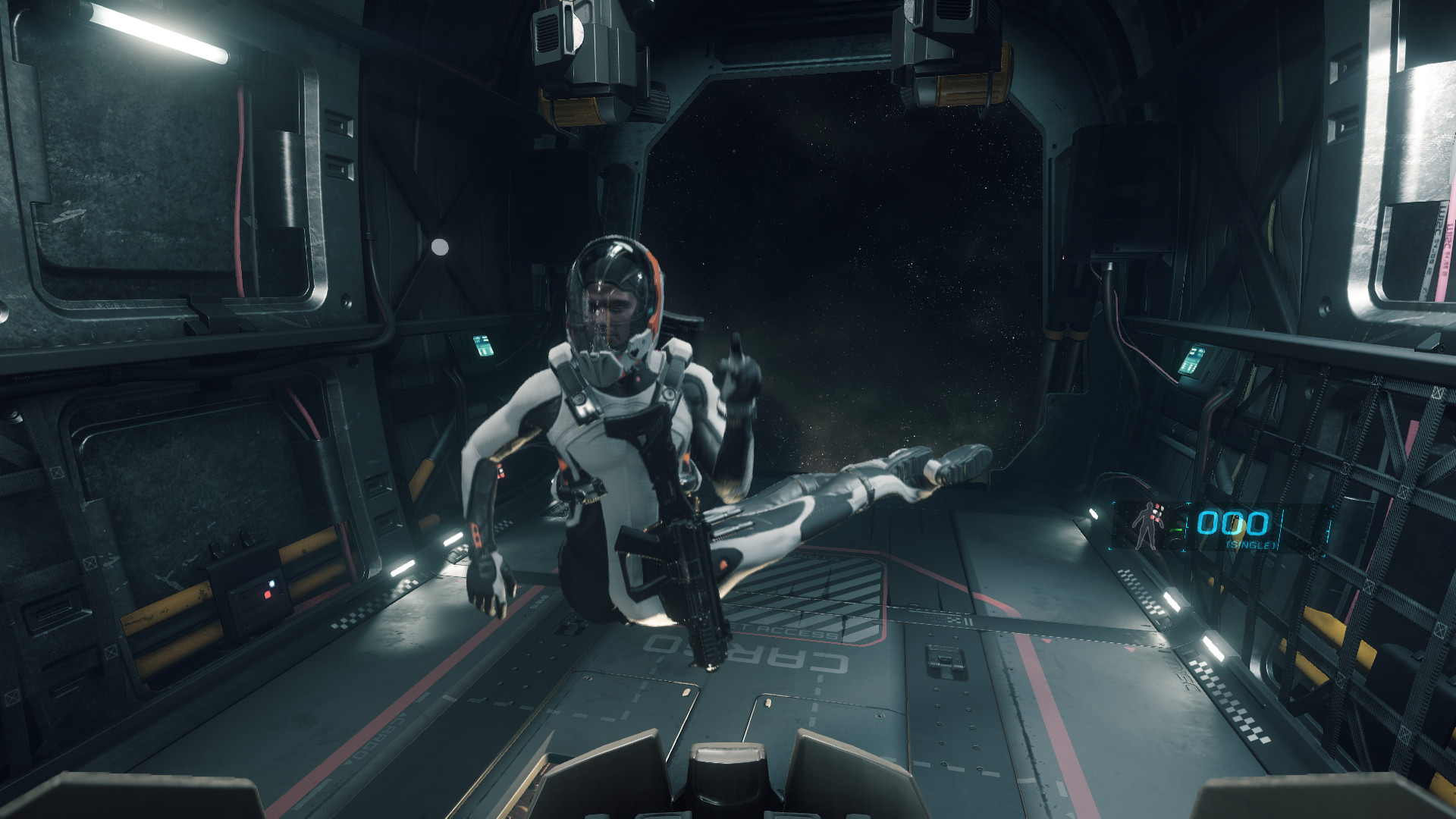The height and width of the screenshot is (819, 1456).
Task: Click the body status silhouette icon
Action: 1146,525
